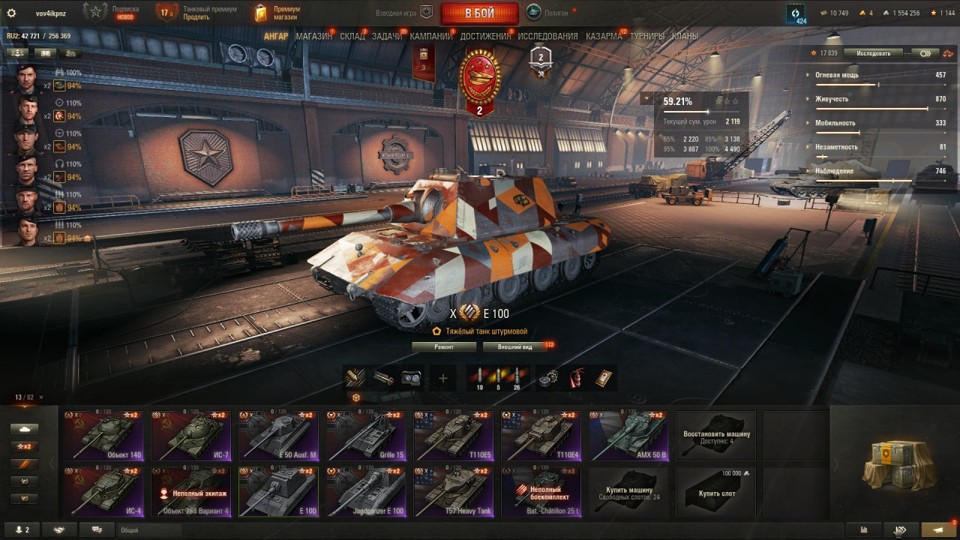Open the Восстановить машину tile

tap(716, 436)
